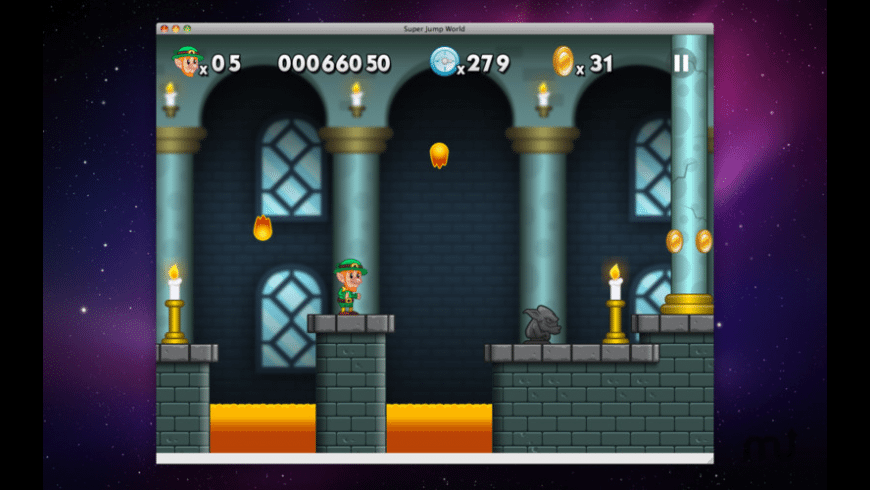Minimize the window using the yellow button
870x490 pixels.
tap(175, 29)
